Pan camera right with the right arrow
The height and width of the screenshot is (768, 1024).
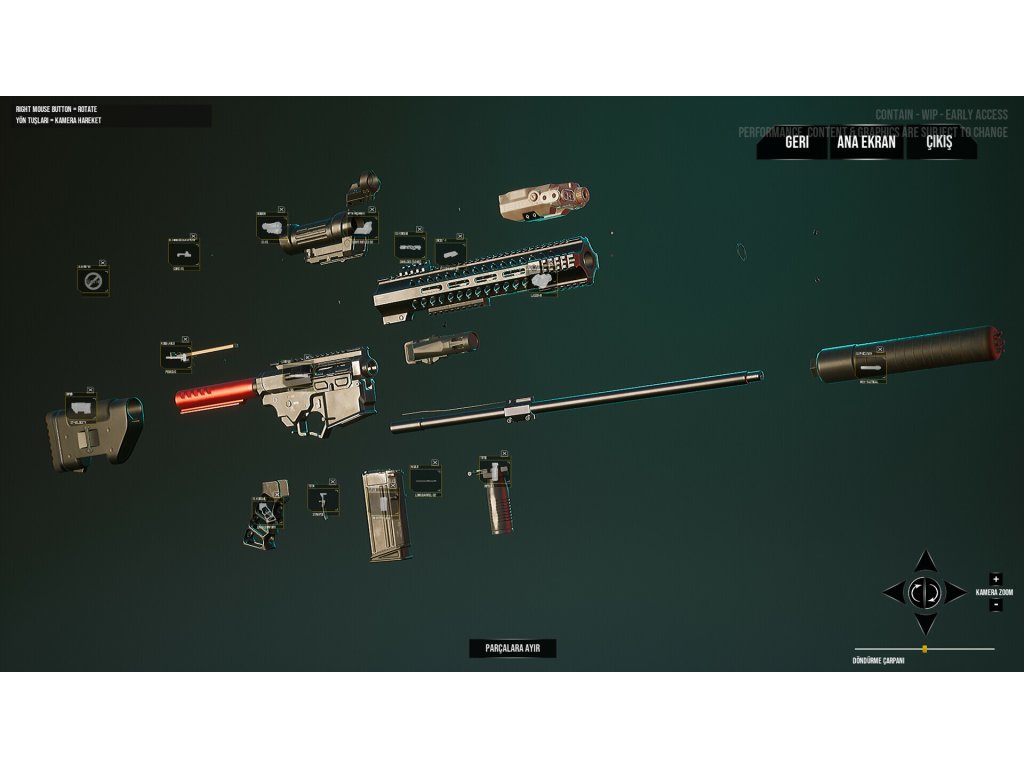pos(957,592)
